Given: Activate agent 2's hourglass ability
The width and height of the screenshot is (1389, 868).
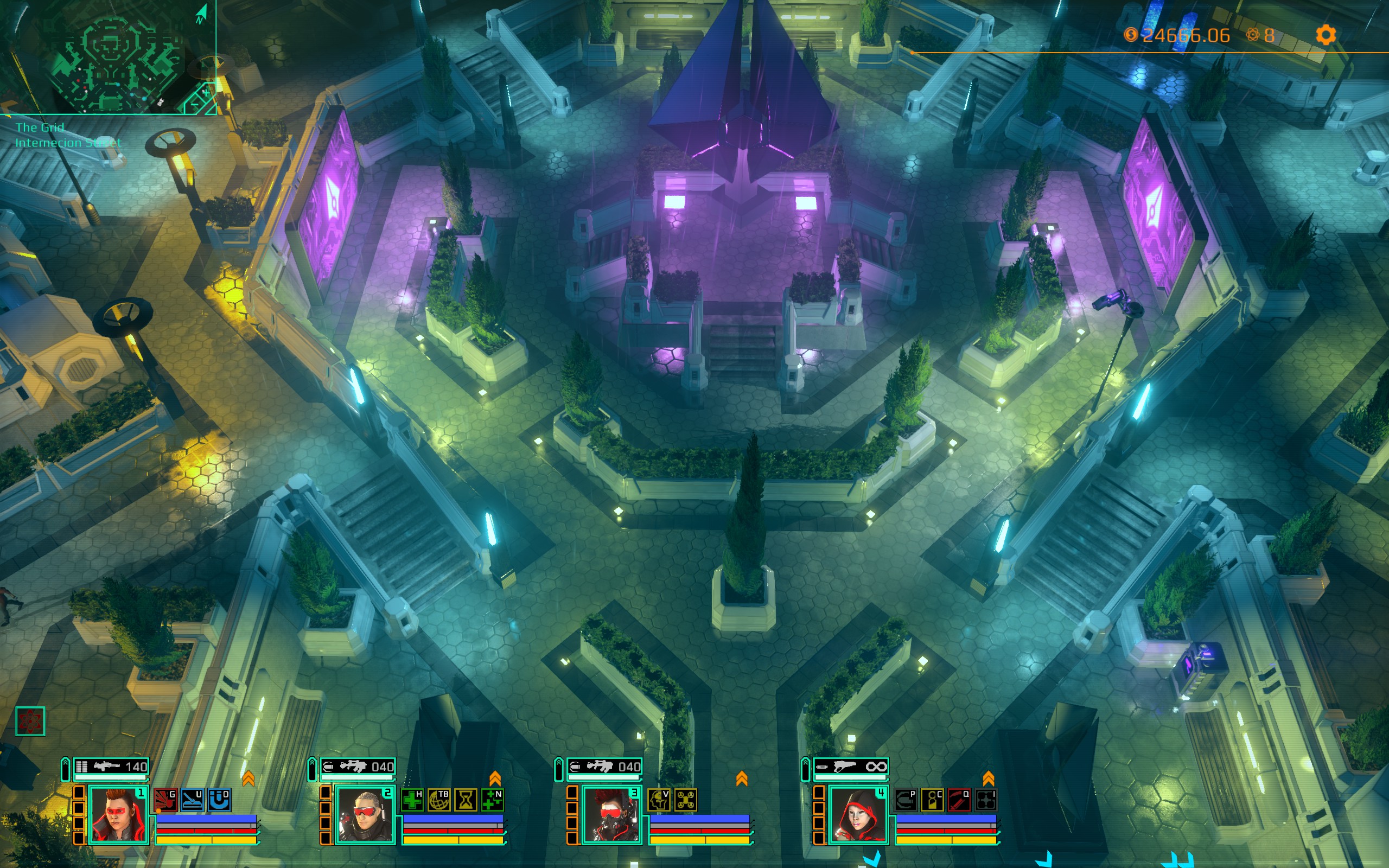Looking at the screenshot, I should (x=466, y=800).
